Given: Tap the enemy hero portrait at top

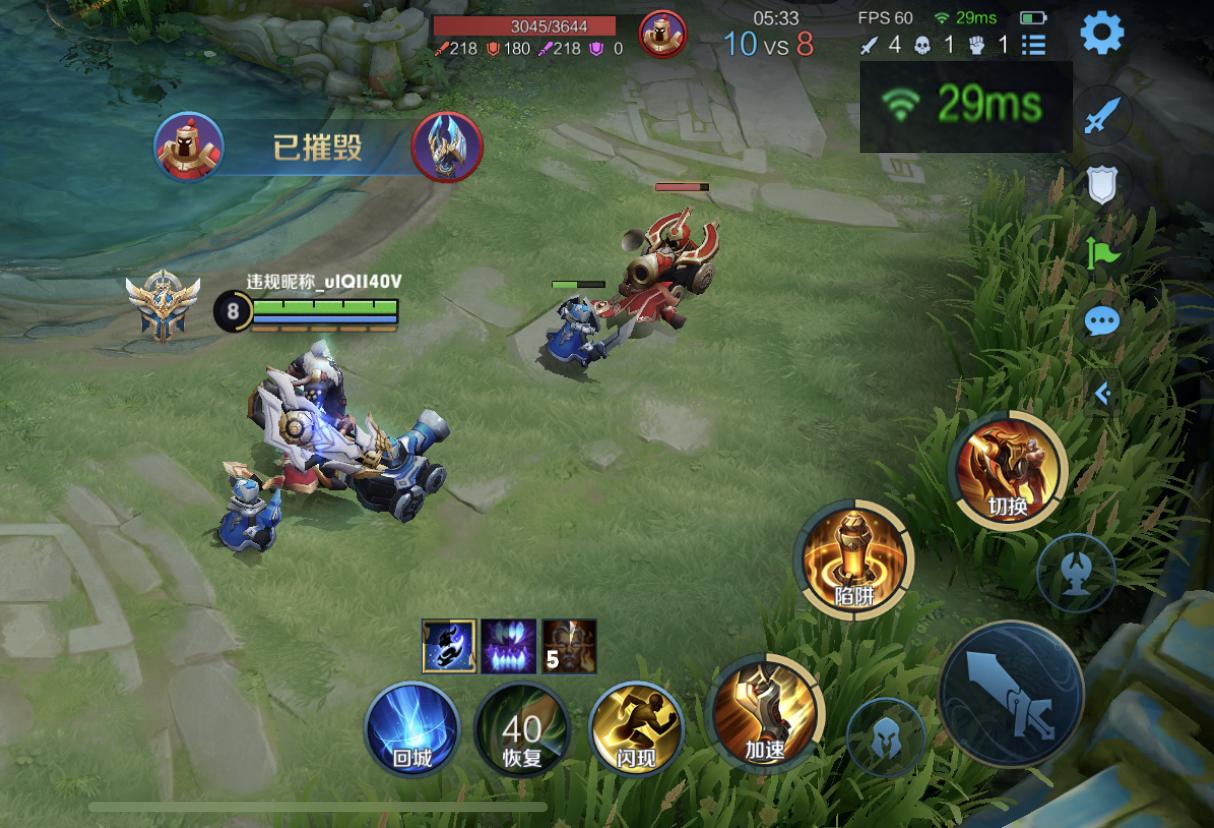Looking at the screenshot, I should (x=662, y=34).
